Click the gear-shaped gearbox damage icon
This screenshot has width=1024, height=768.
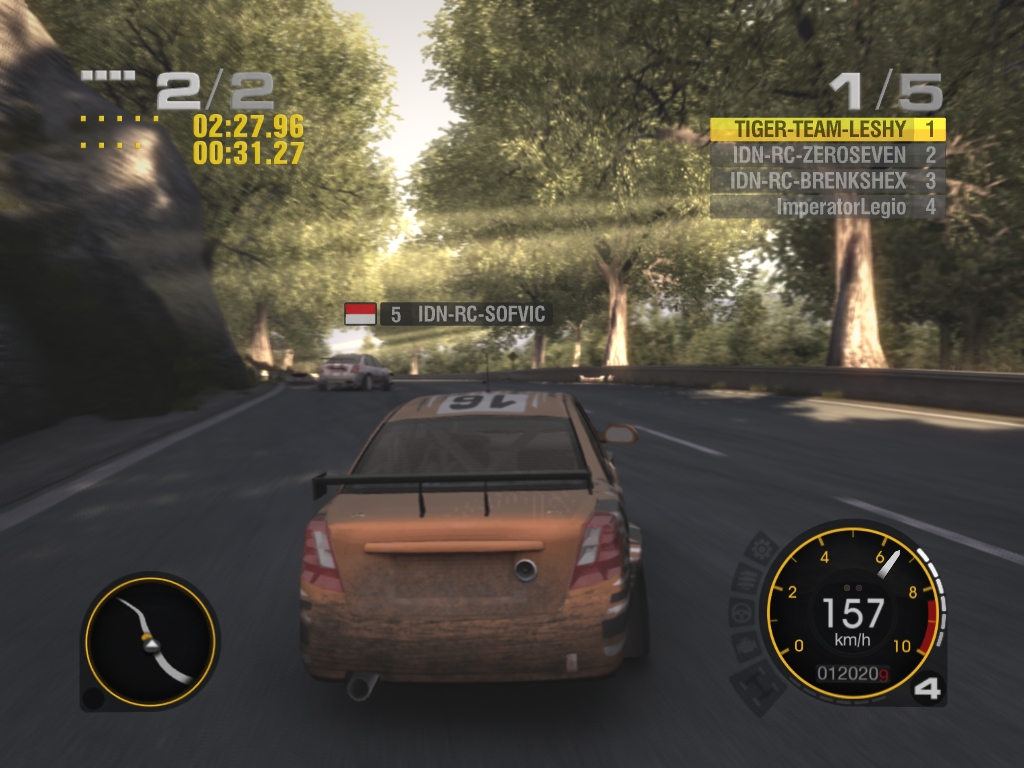(x=764, y=549)
